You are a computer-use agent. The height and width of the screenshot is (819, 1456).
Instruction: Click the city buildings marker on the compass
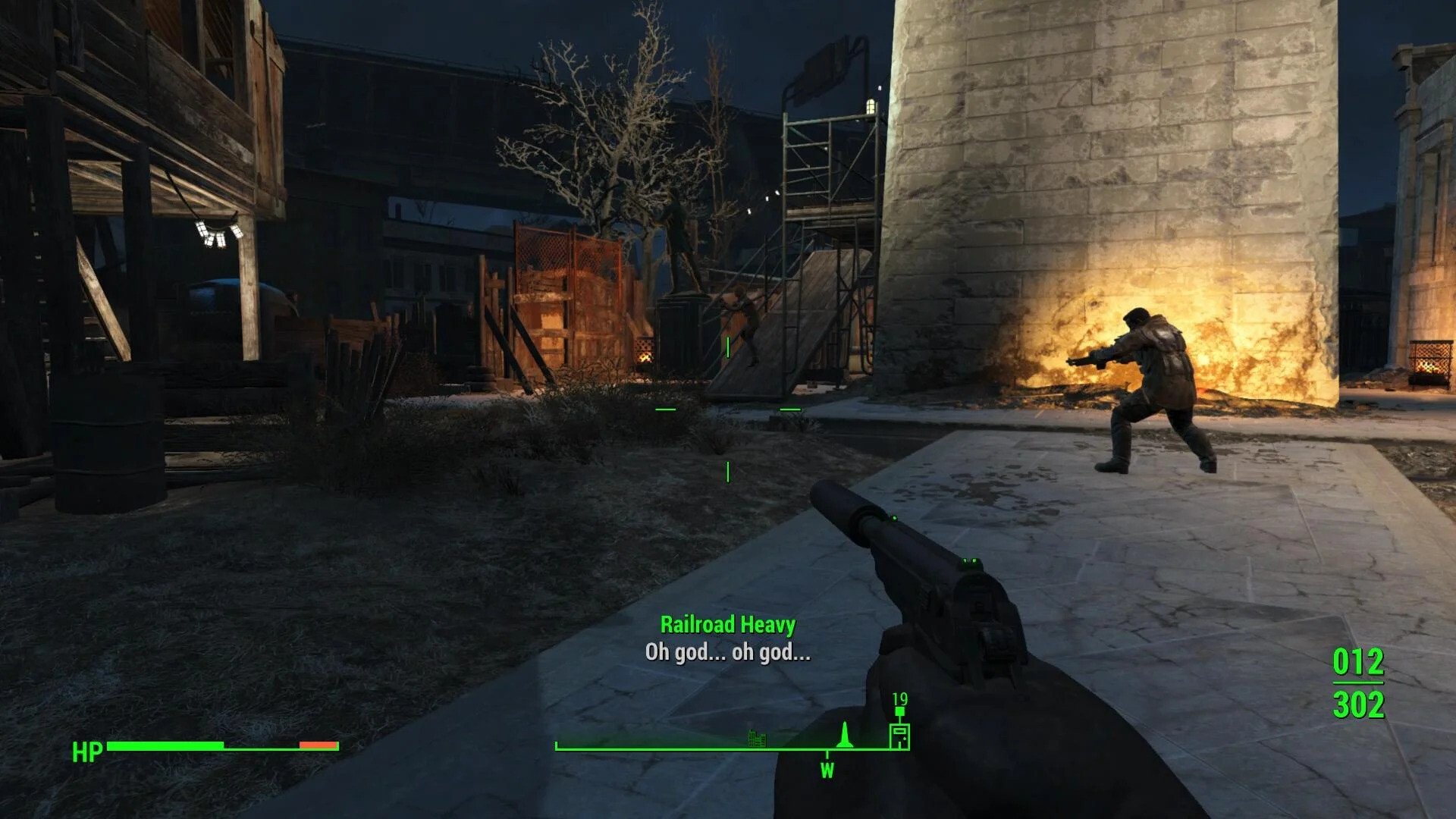757,736
